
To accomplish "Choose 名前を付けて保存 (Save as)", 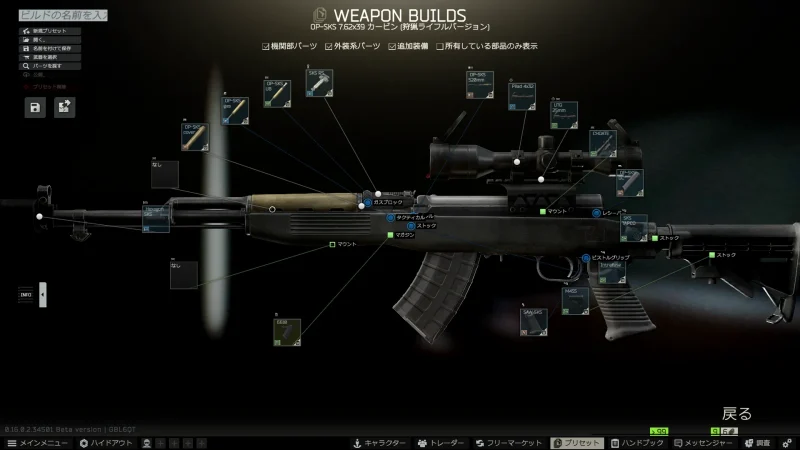I will (x=51, y=48).
